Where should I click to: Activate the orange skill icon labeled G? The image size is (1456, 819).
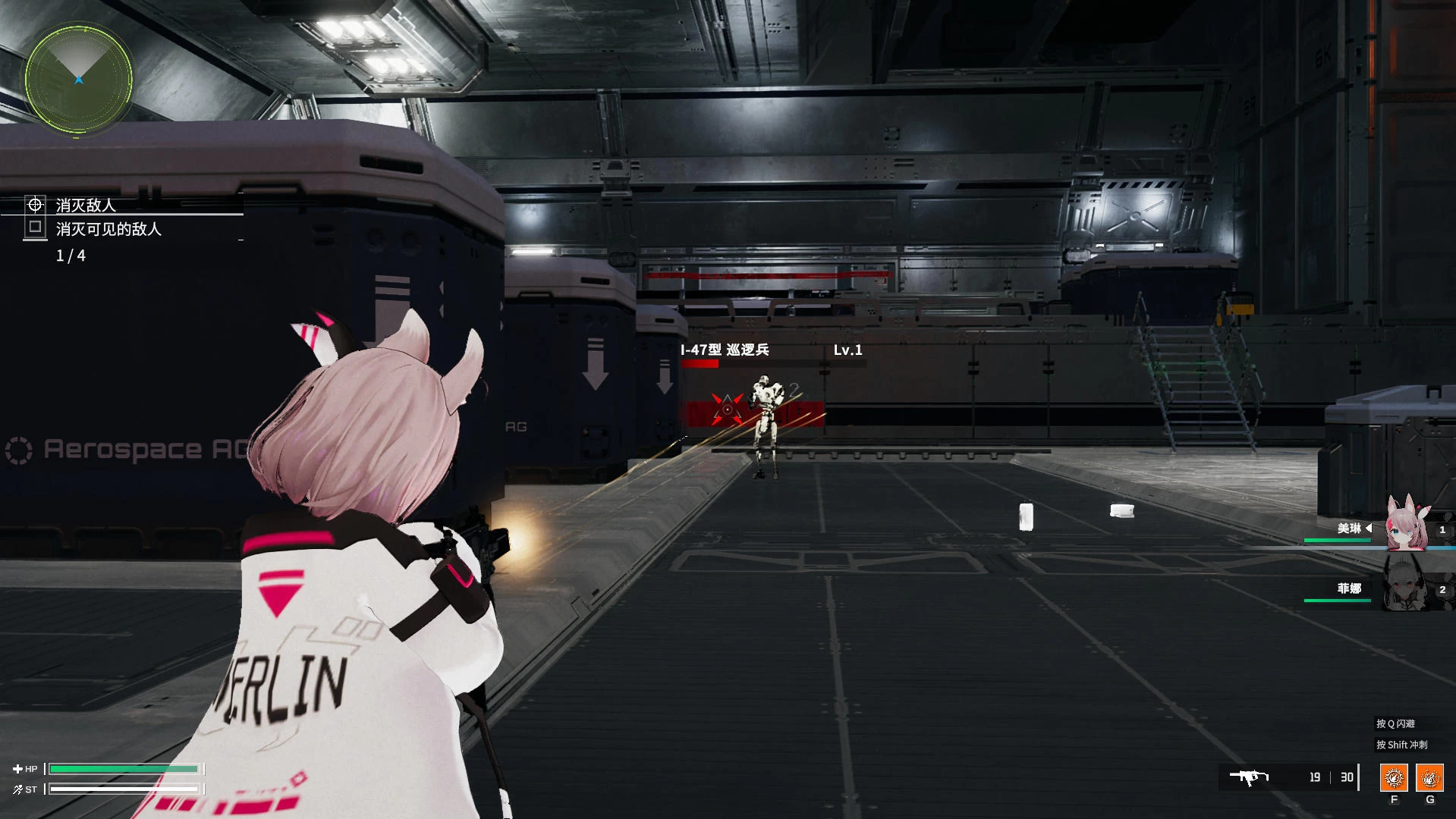tap(1429, 777)
